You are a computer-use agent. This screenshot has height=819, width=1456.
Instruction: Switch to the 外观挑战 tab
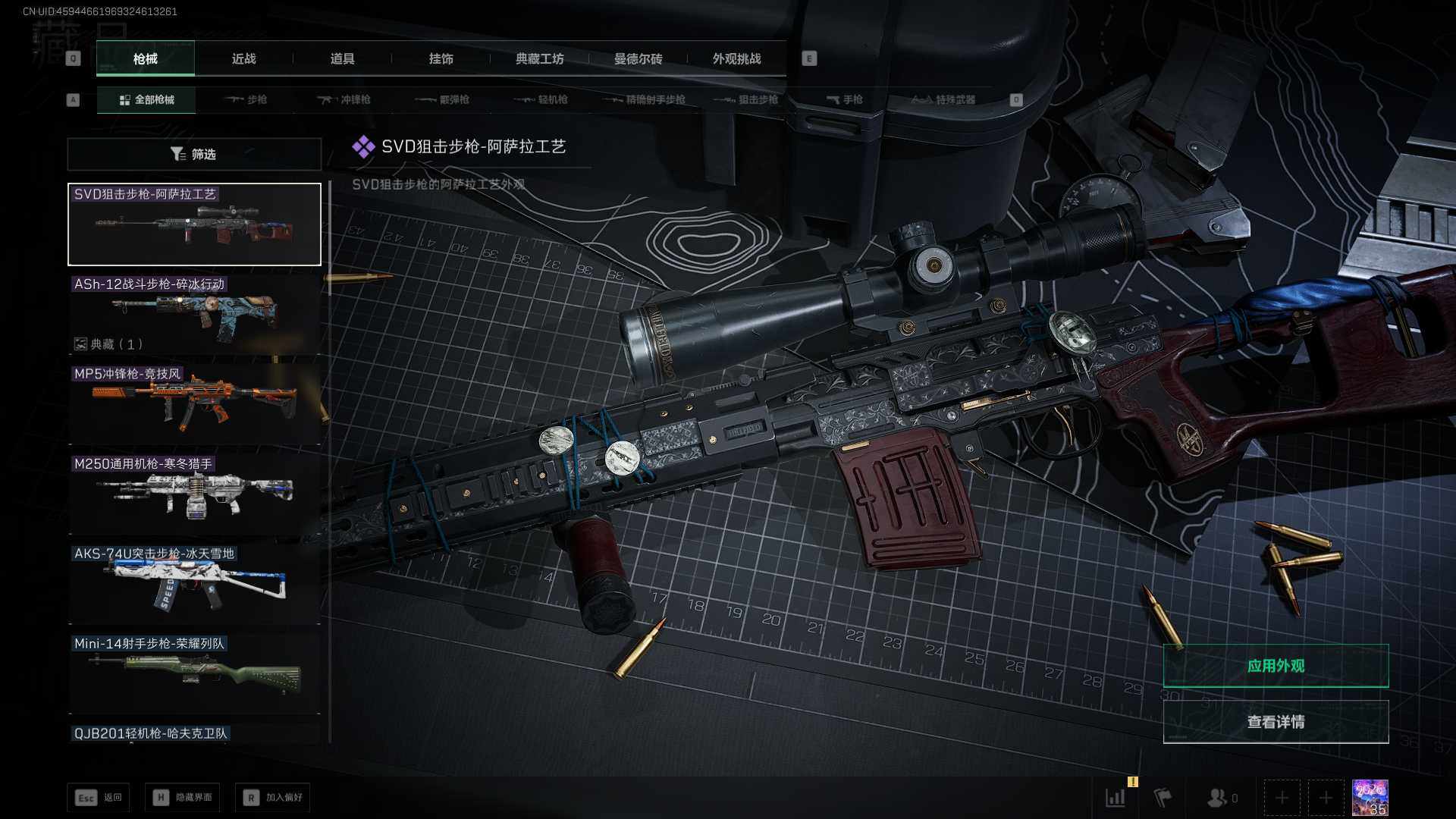(x=736, y=59)
